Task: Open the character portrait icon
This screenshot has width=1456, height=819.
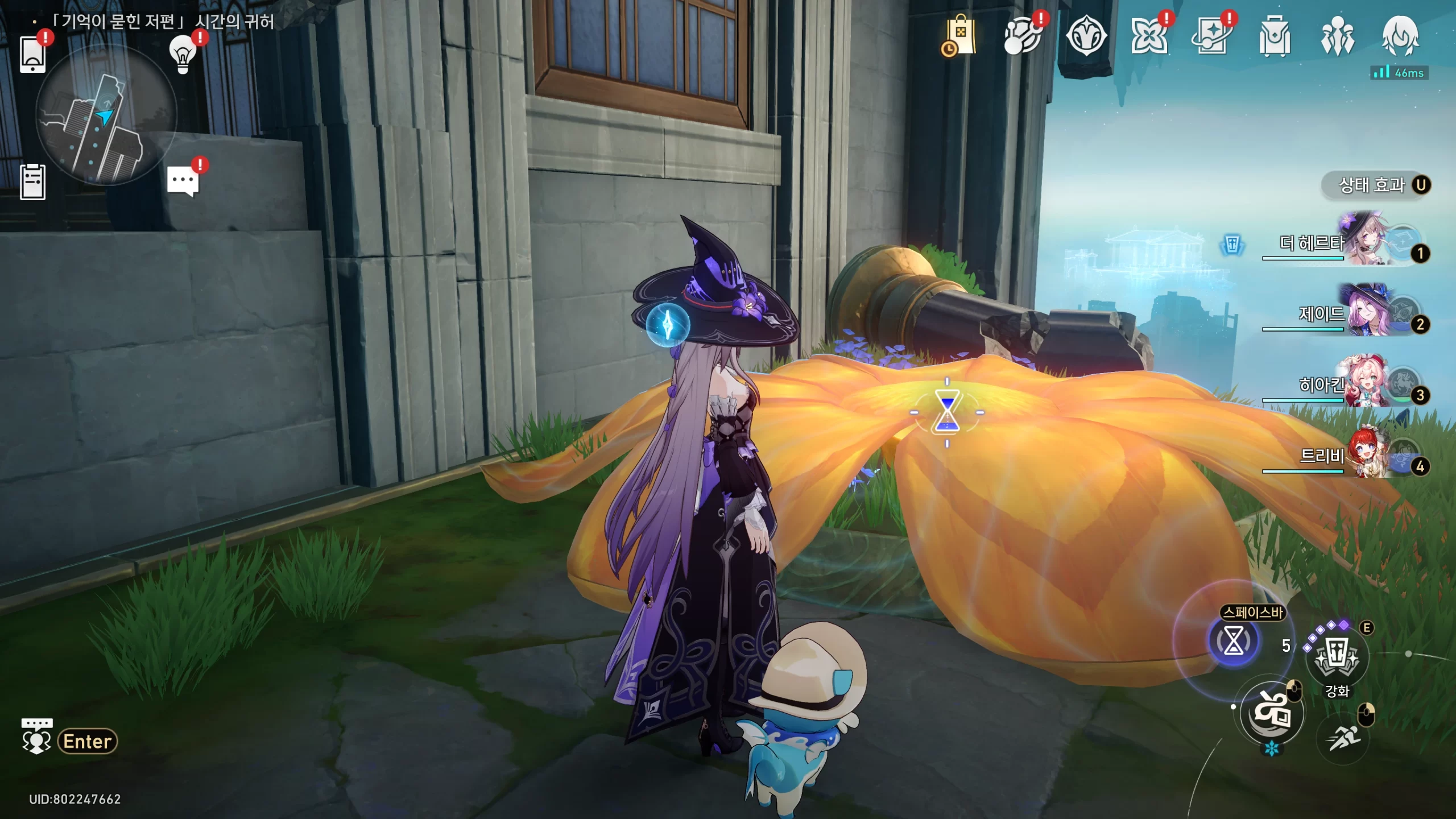Action: (x=1400, y=36)
